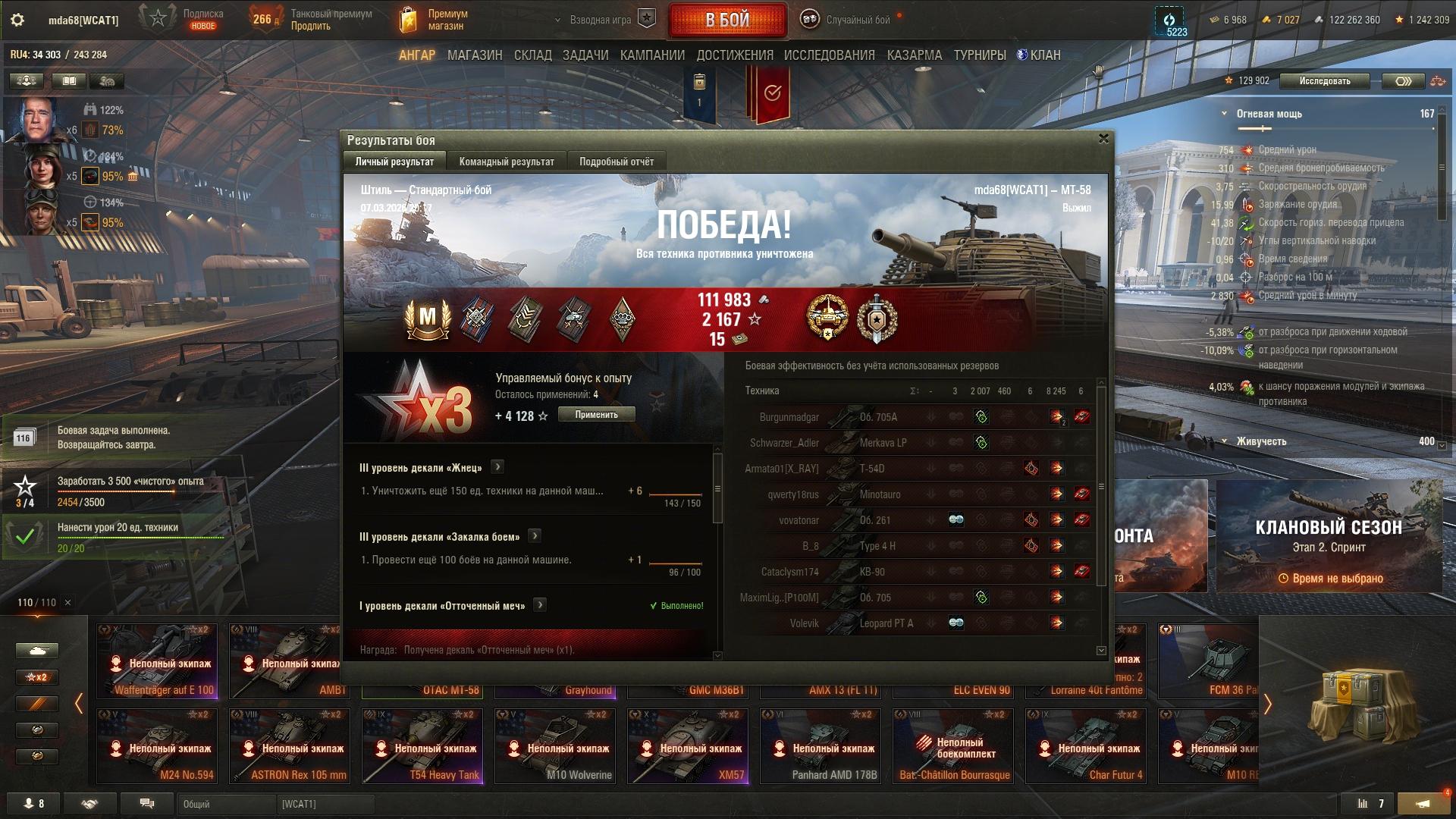This screenshot has width=1456, height=819.
Task: Click the Исследовать button
Action: click(1324, 81)
